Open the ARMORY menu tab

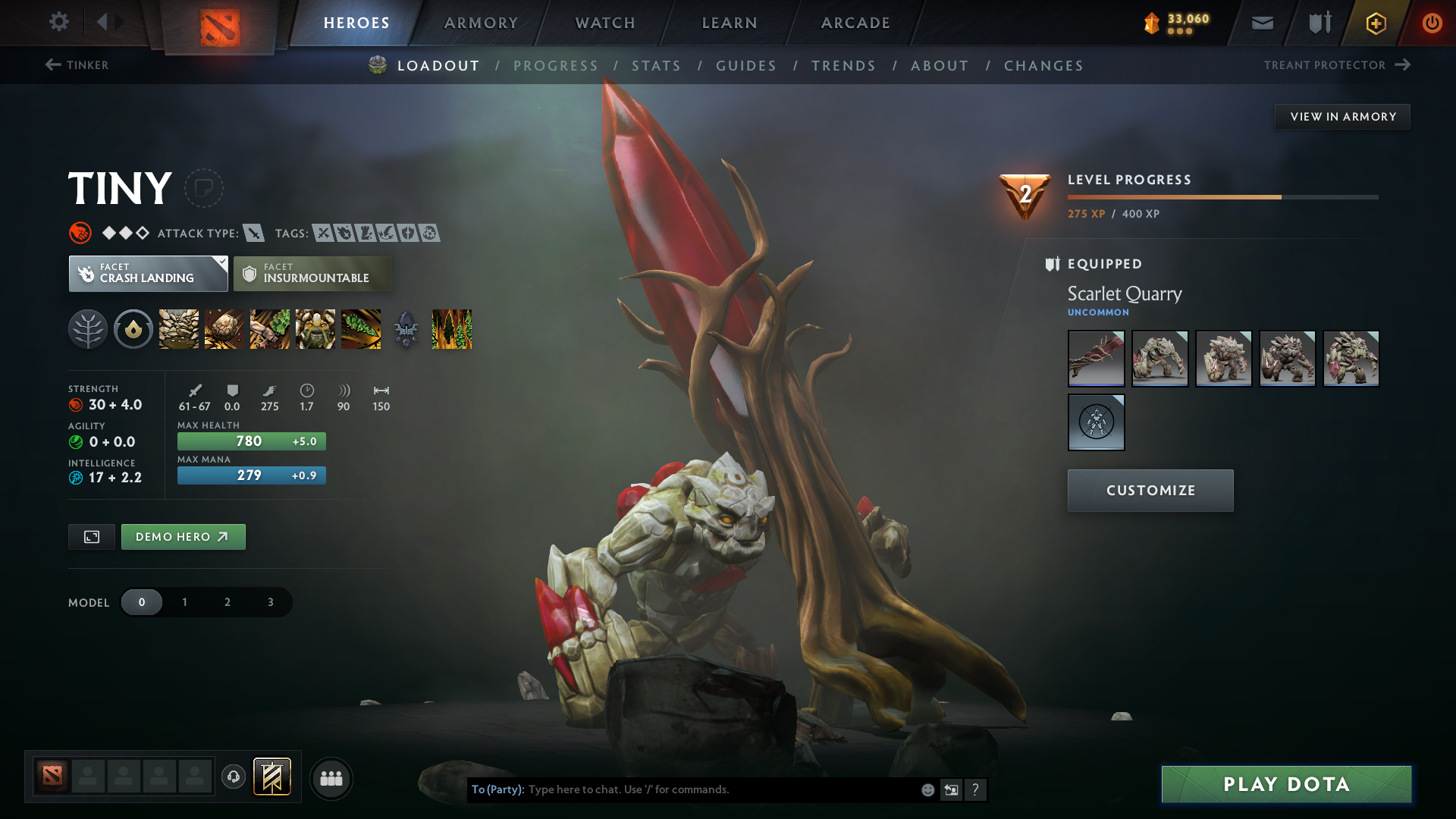pyautogui.click(x=481, y=23)
